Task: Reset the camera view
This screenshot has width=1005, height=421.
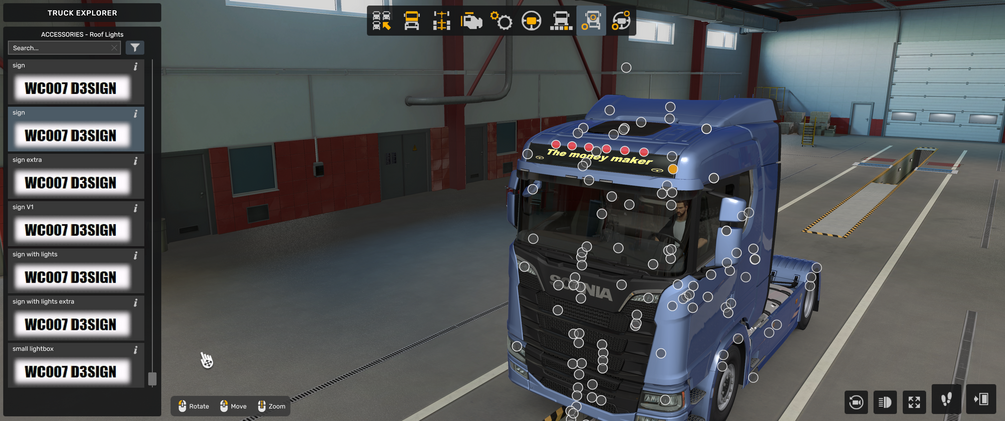Action: (x=855, y=402)
